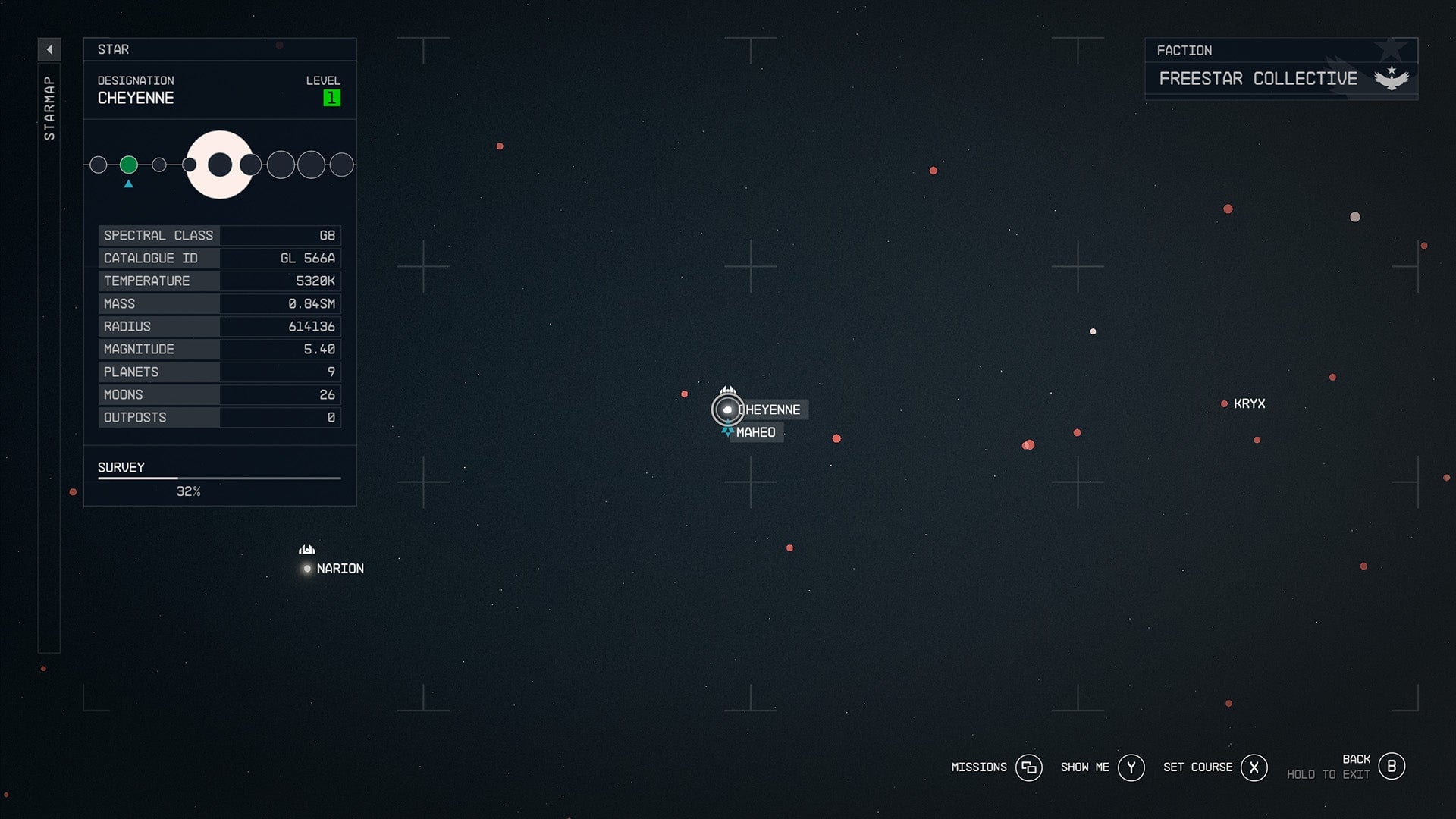
Task: Select the green highlighted star size dot
Action: click(128, 164)
